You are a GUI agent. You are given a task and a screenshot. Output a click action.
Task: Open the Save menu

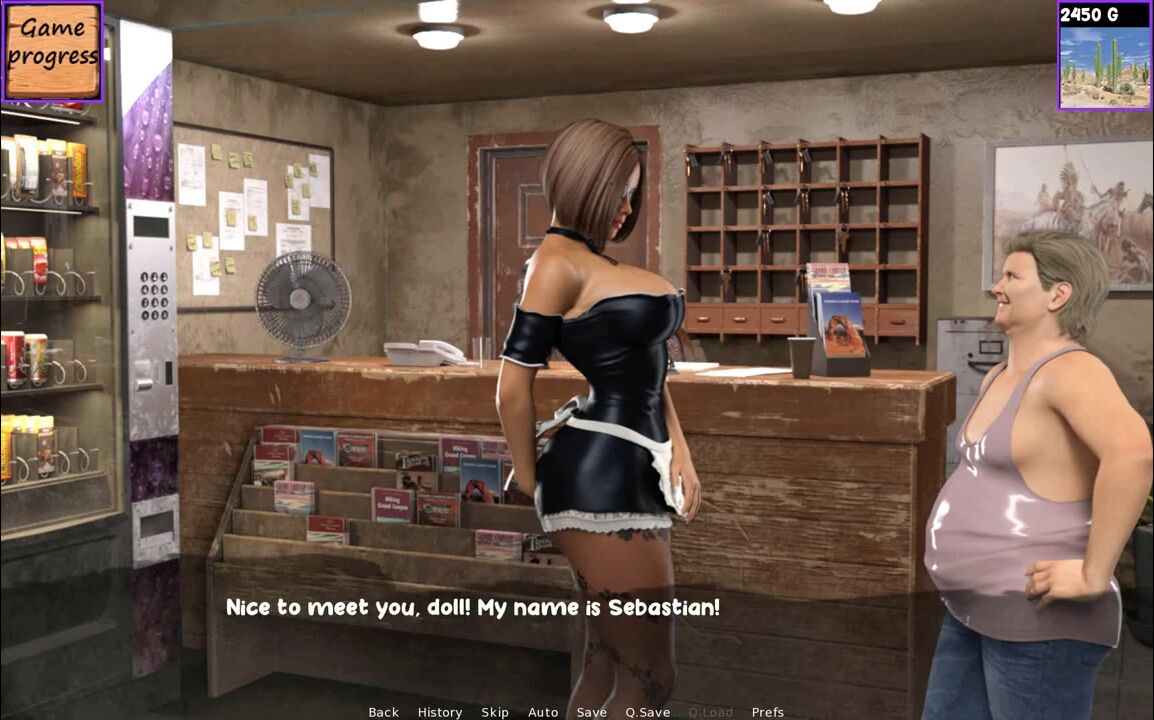[591, 712]
